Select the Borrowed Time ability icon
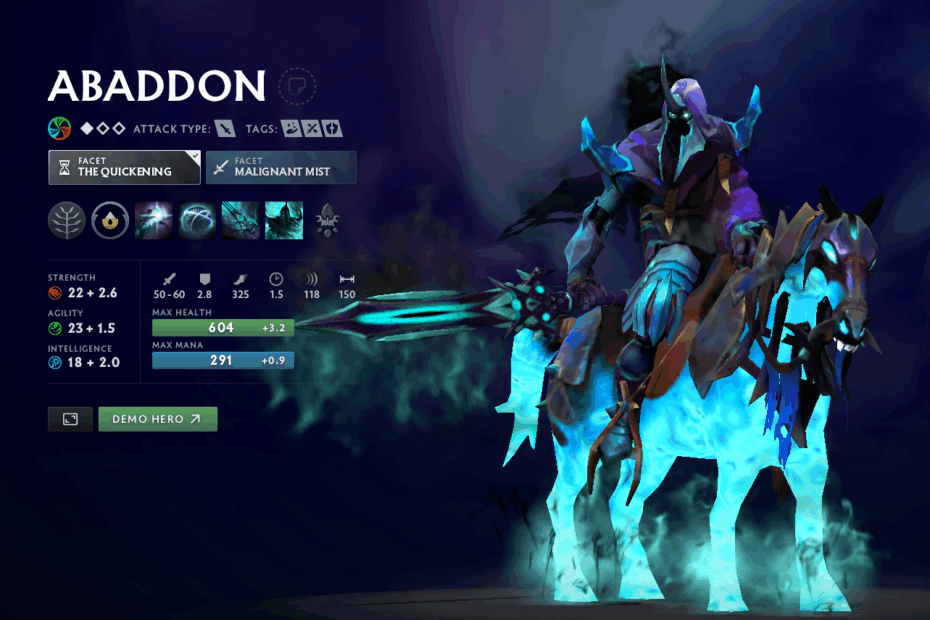This screenshot has width=930, height=620. [284, 220]
